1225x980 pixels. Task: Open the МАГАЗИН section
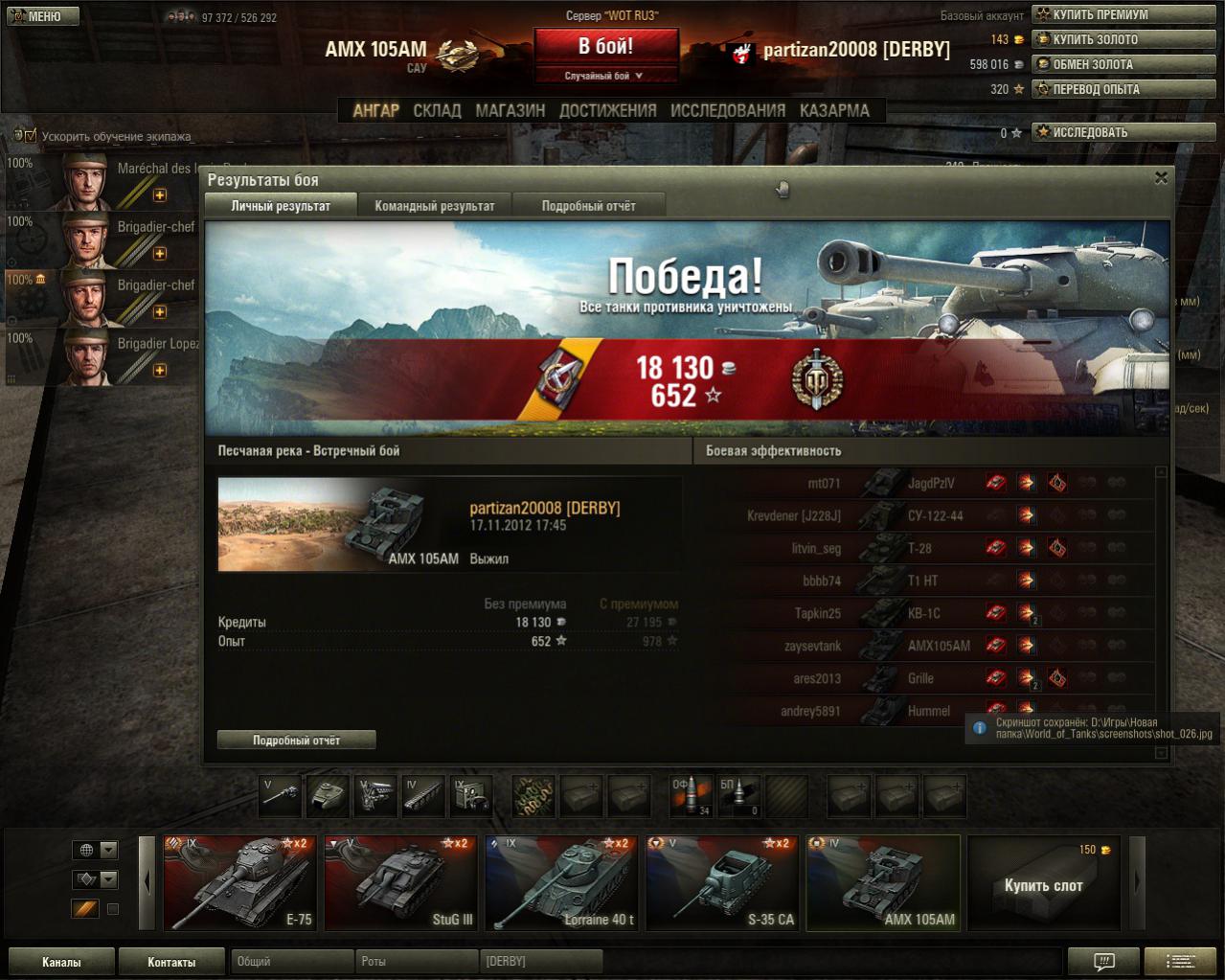pyautogui.click(x=510, y=110)
